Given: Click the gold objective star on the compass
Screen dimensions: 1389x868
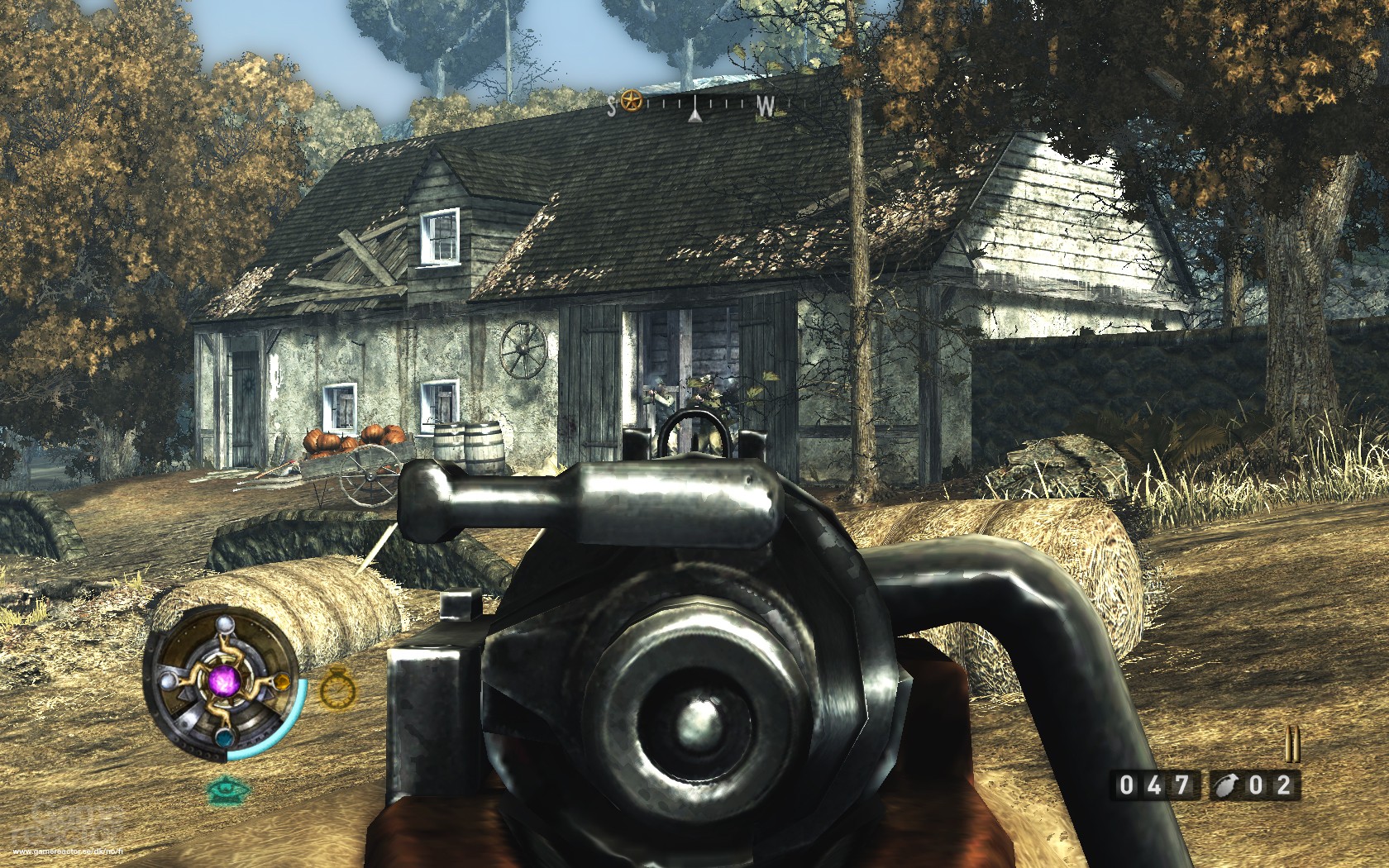Looking at the screenshot, I should coord(632,101).
